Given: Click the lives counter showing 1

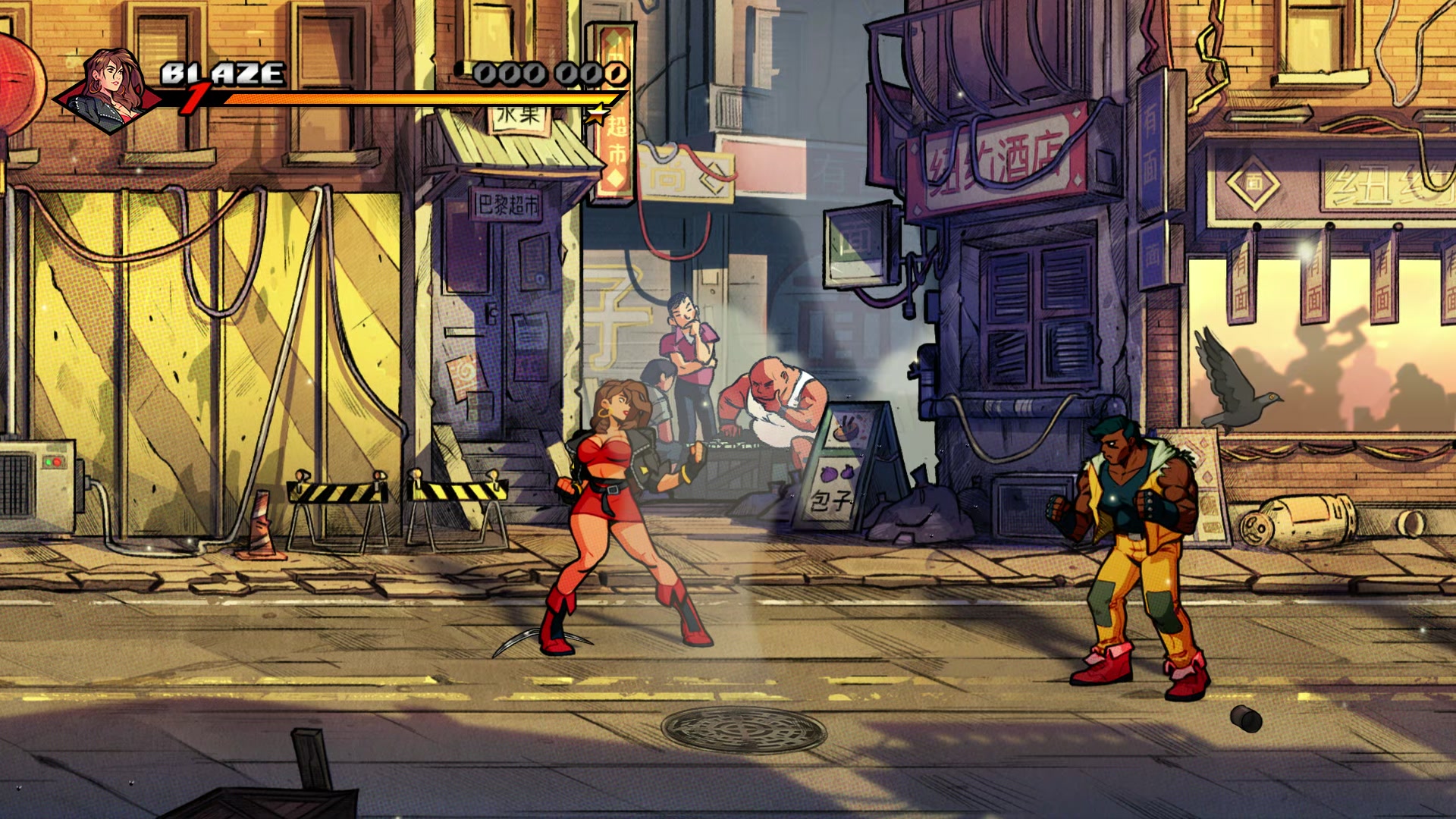Looking at the screenshot, I should [x=196, y=97].
